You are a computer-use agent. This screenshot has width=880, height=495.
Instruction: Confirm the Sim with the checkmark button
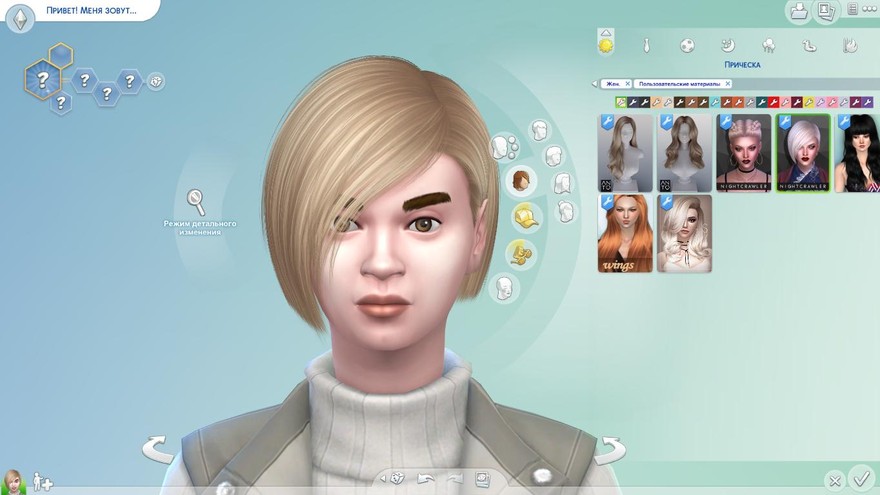(x=860, y=478)
